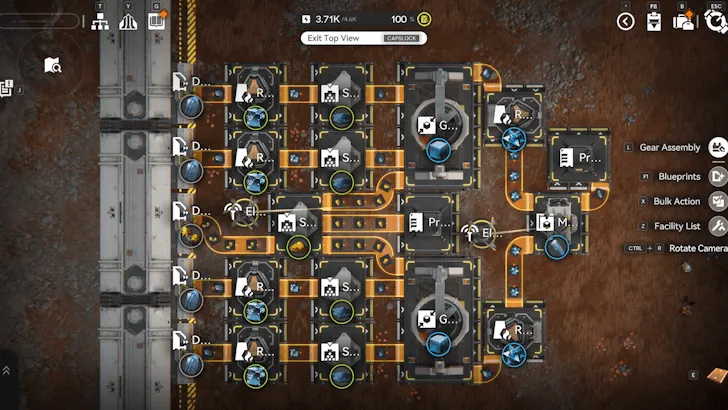Image resolution: width=728 pixels, height=410 pixels.
Task: Exit Top View mode
Action: tap(364, 38)
